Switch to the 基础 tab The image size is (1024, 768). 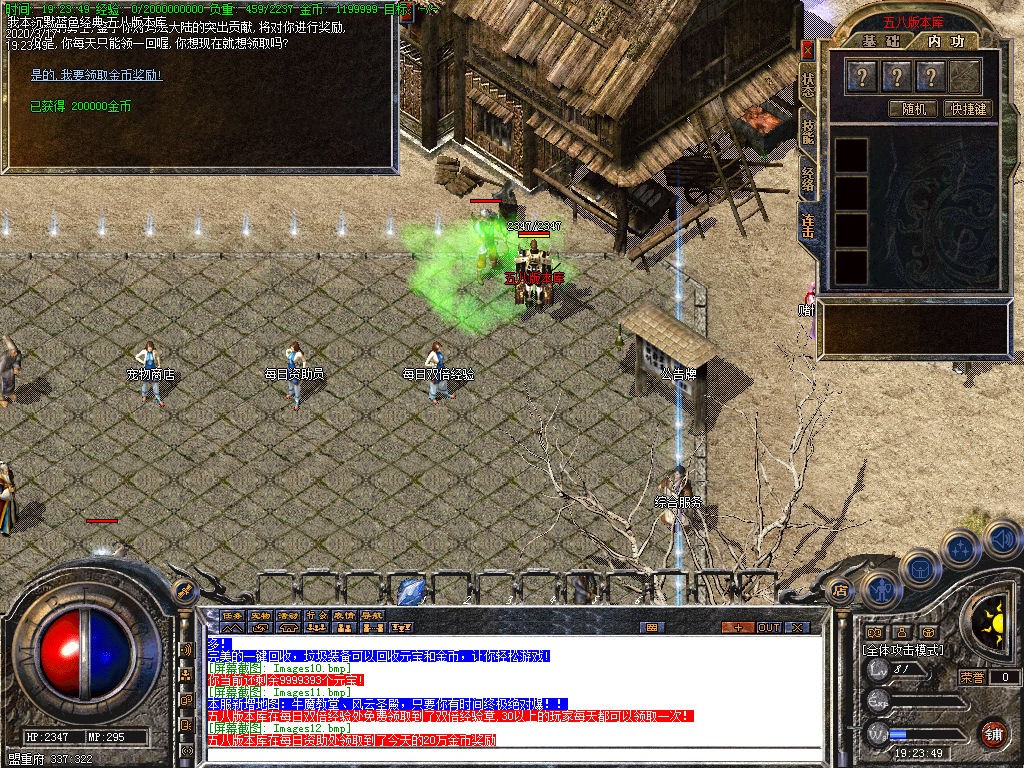[881, 41]
